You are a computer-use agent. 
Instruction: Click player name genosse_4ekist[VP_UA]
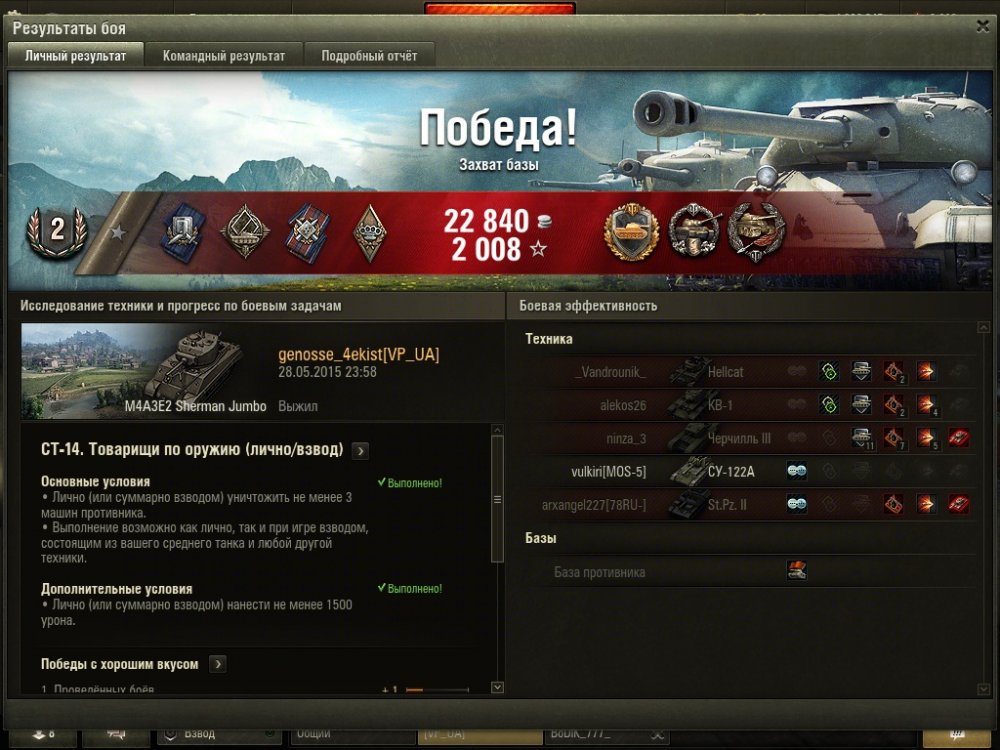pos(358,355)
